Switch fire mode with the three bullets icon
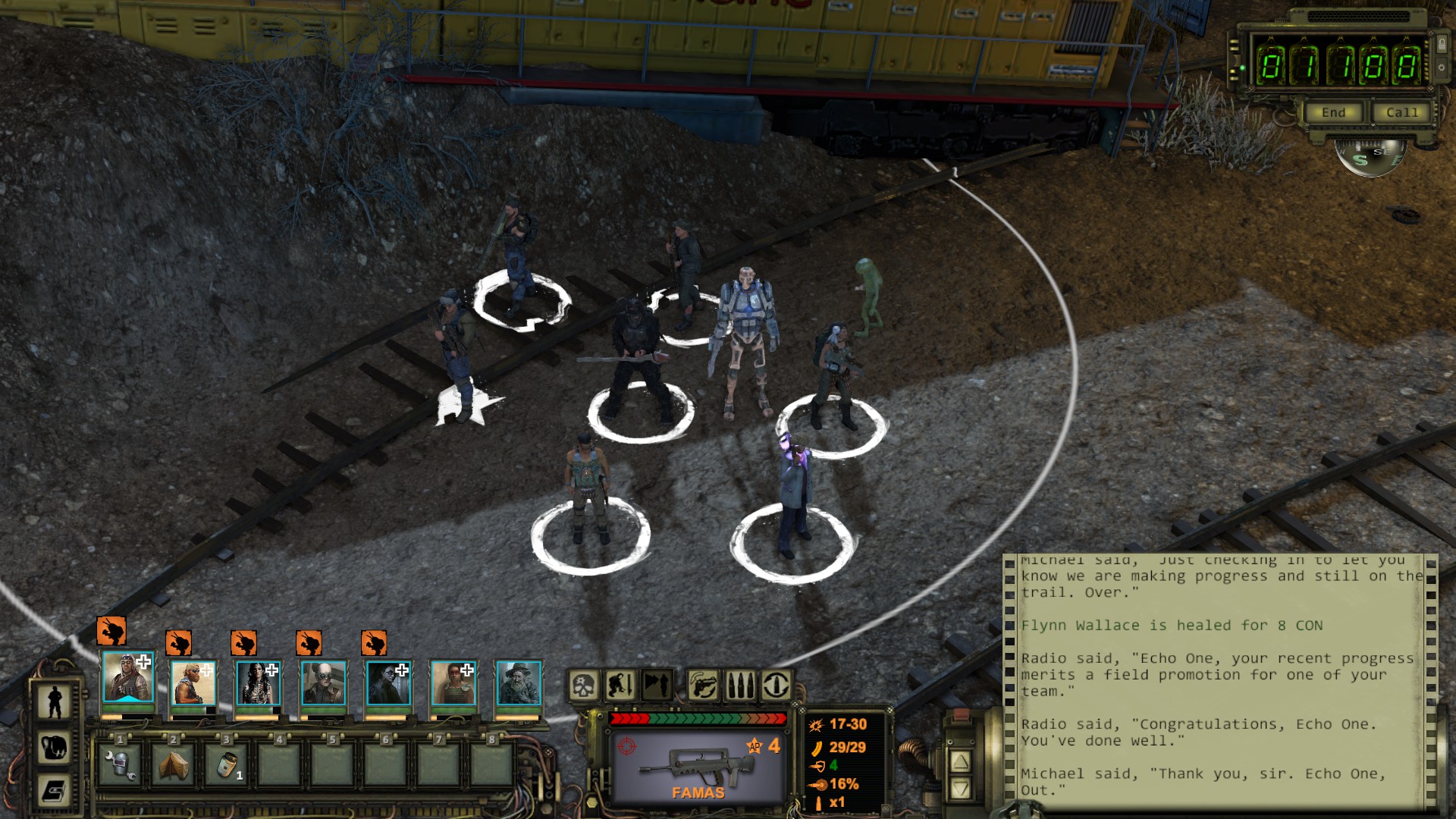The height and width of the screenshot is (819, 1456). 740,686
